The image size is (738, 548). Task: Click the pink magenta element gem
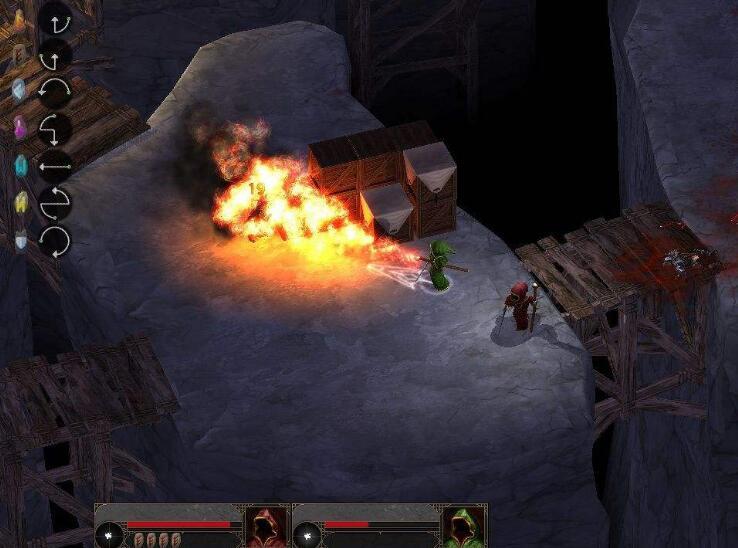tap(19, 127)
